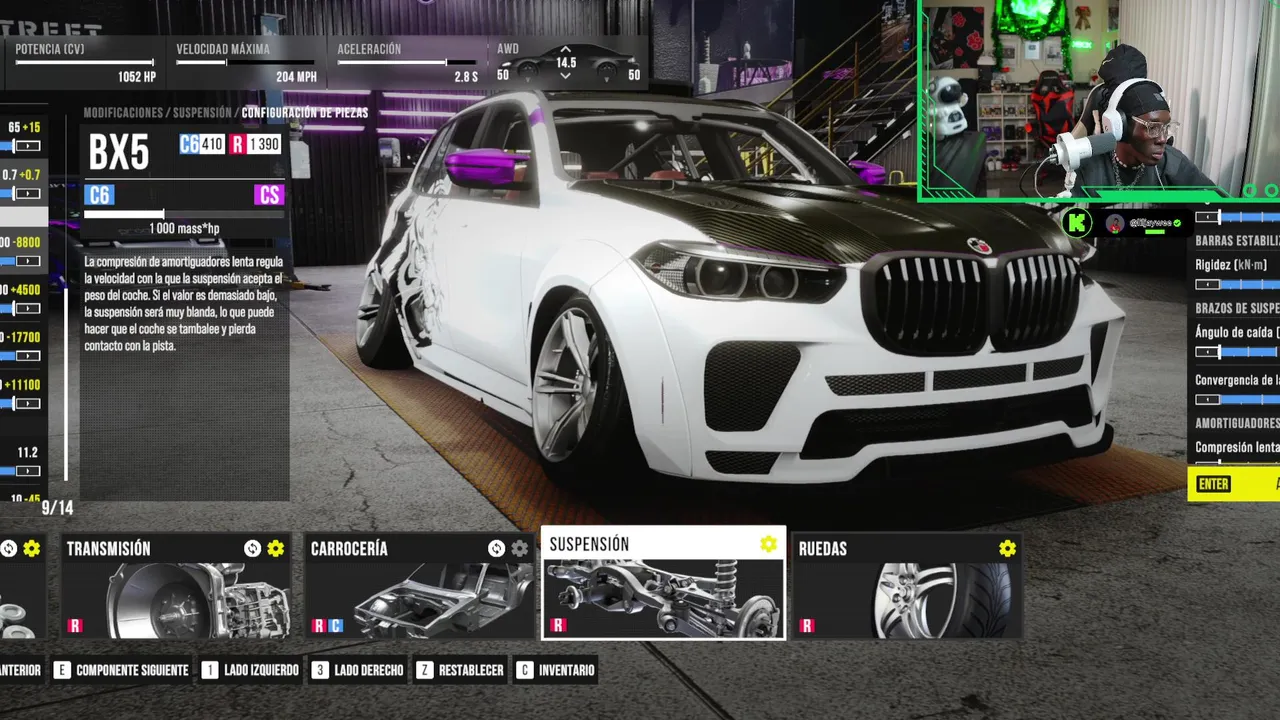This screenshot has height=720, width=1280.
Task: Click the yellow gear on Transmisión card
Action: click(276, 548)
